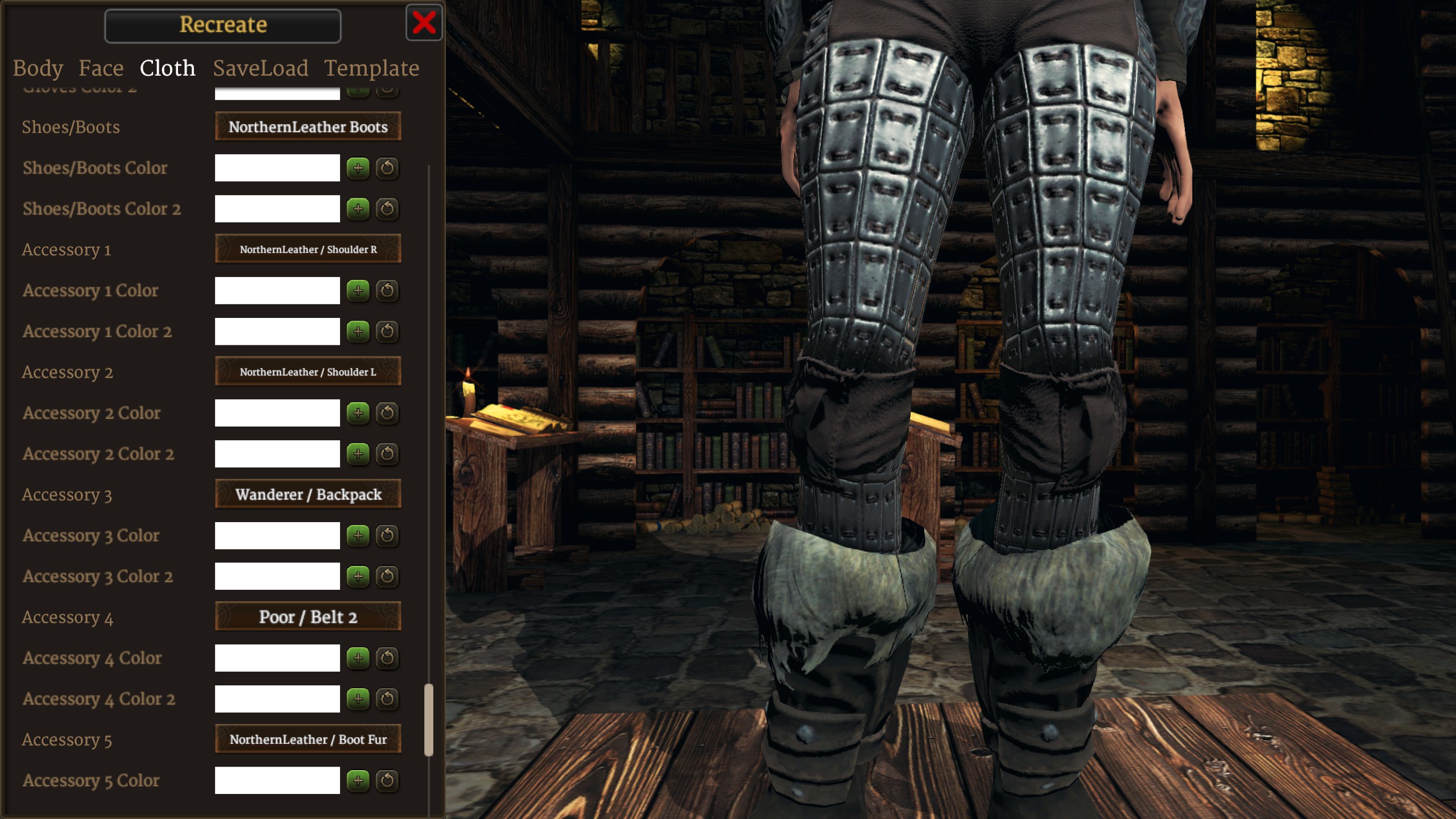Reset the Accessory 3 Color
This screenshot has width=1456, height=819.
point(387,536)
